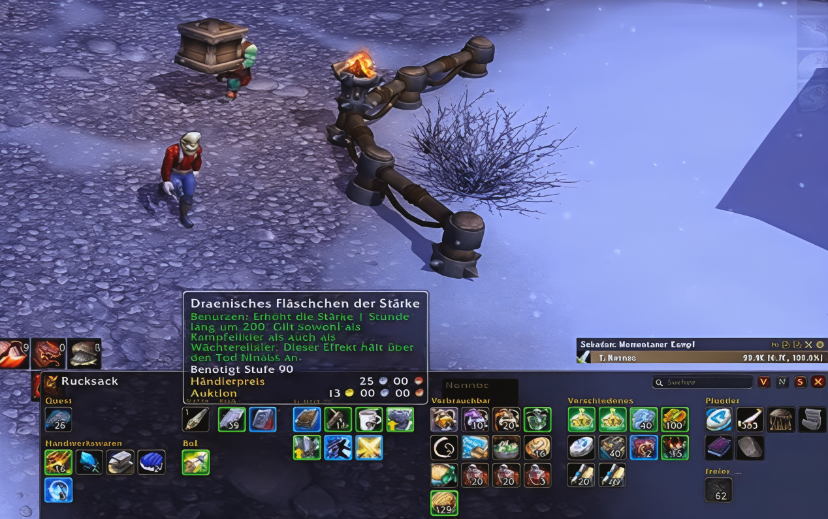Select the green-bordered stack of 100
Viewport: 828px width, 519px height.
point(675,420)
